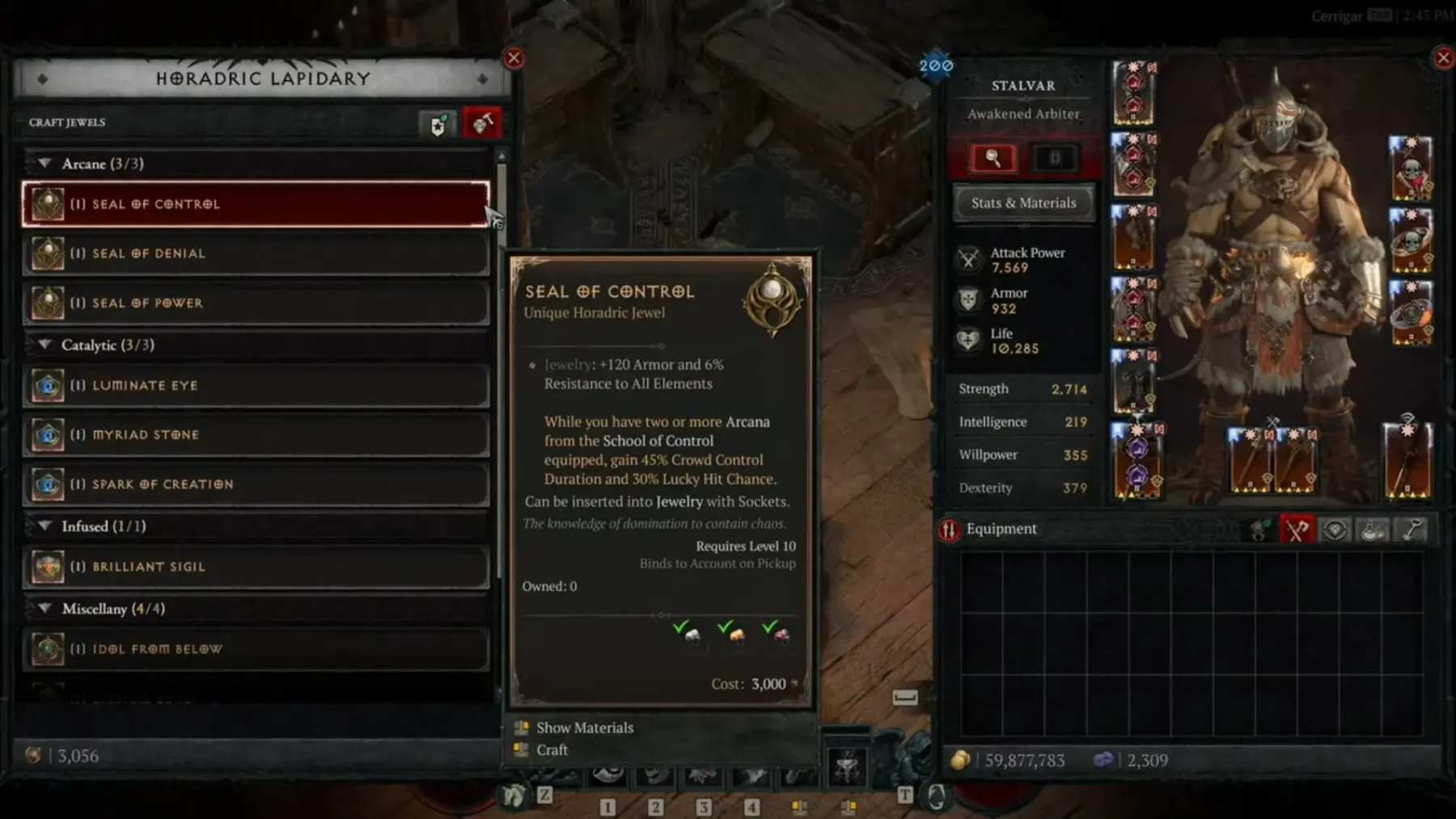Switch to the hammer craft tab

(x=482, y=124)
